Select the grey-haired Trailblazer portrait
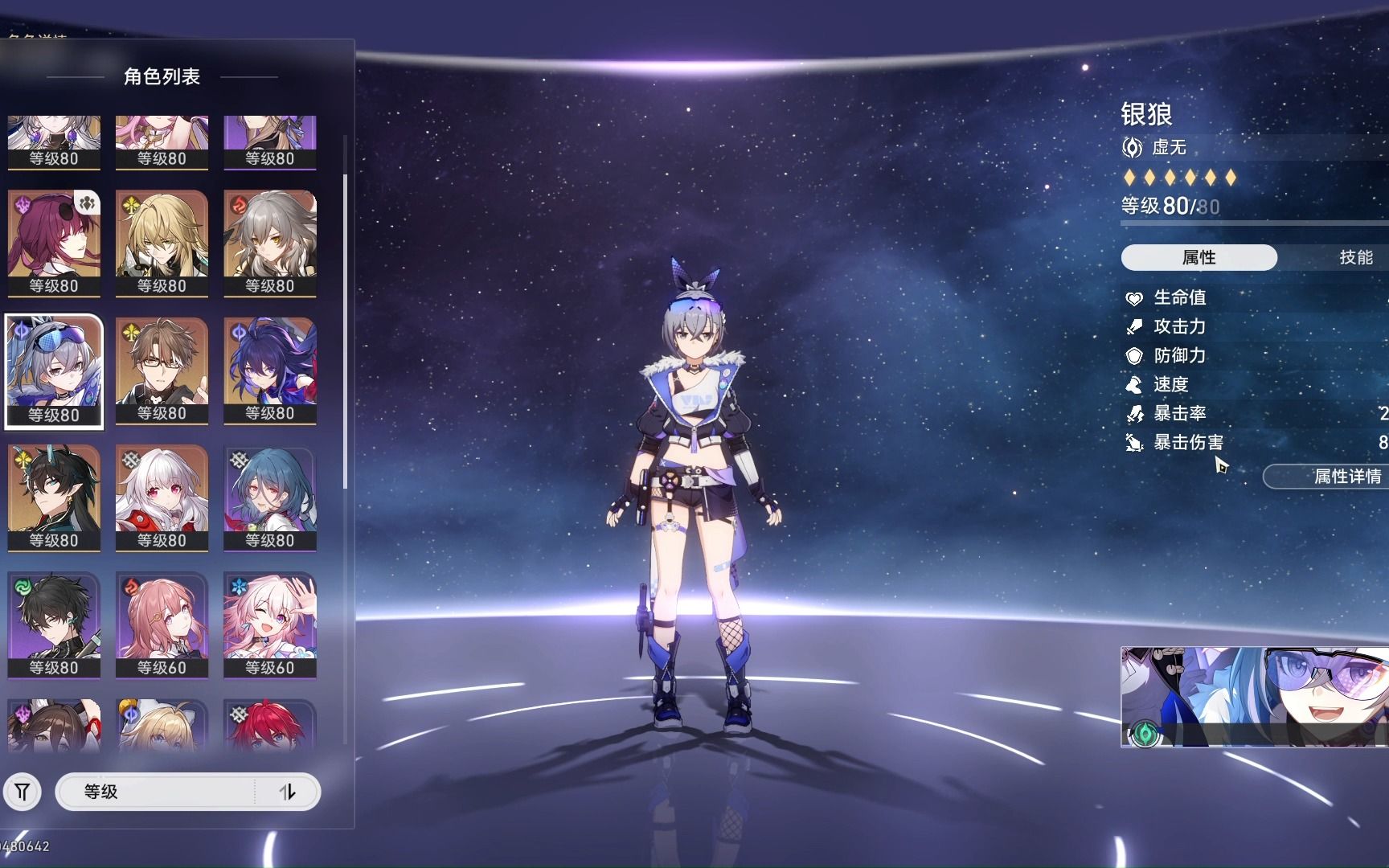 tap(269, 243)
